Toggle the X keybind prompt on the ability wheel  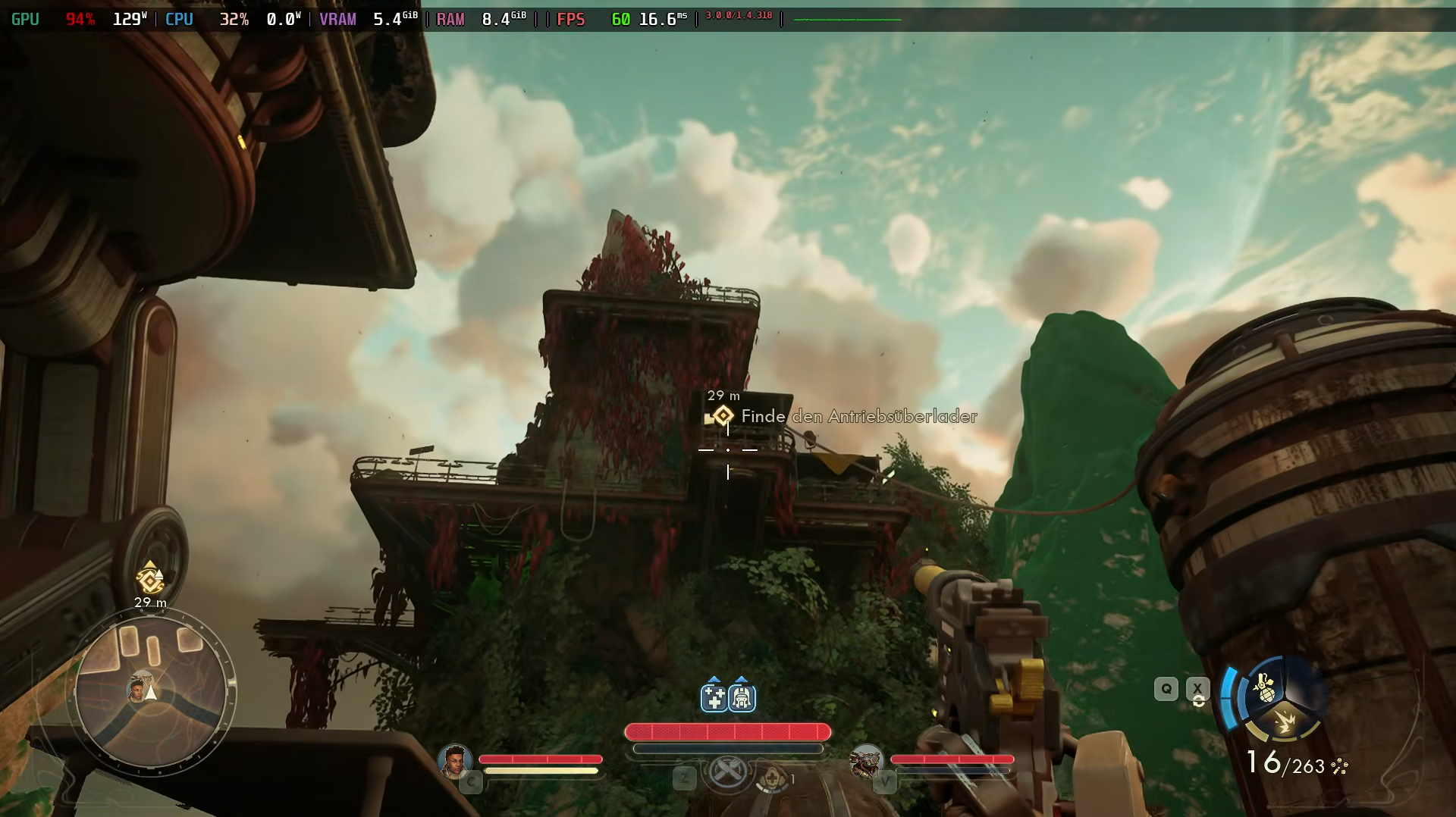tap(1198, 689)
